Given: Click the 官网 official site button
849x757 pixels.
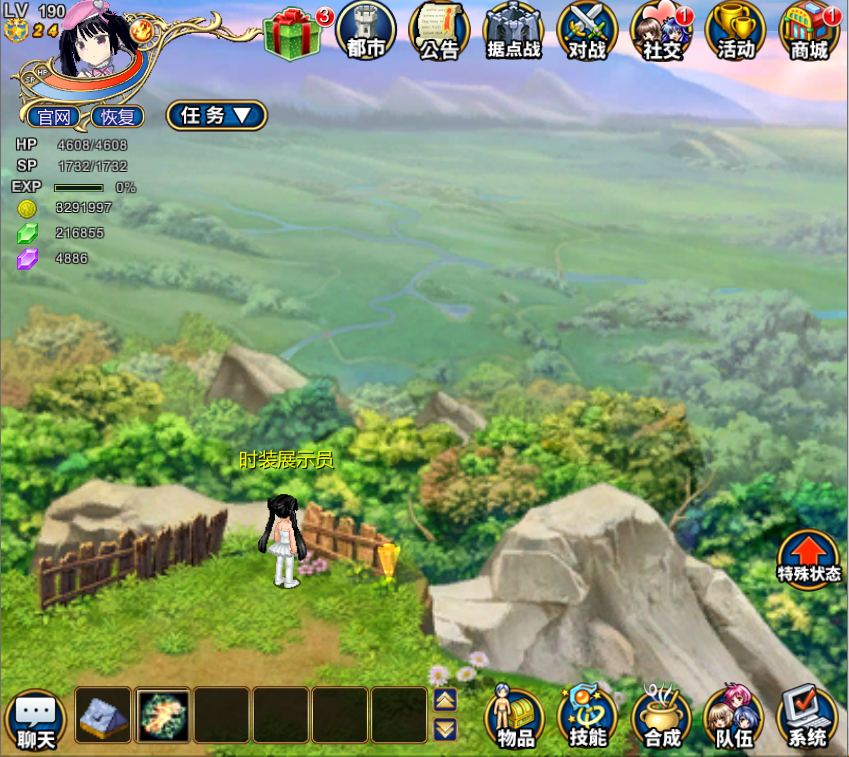Looking at the screenshot, I should coord(54,116).
